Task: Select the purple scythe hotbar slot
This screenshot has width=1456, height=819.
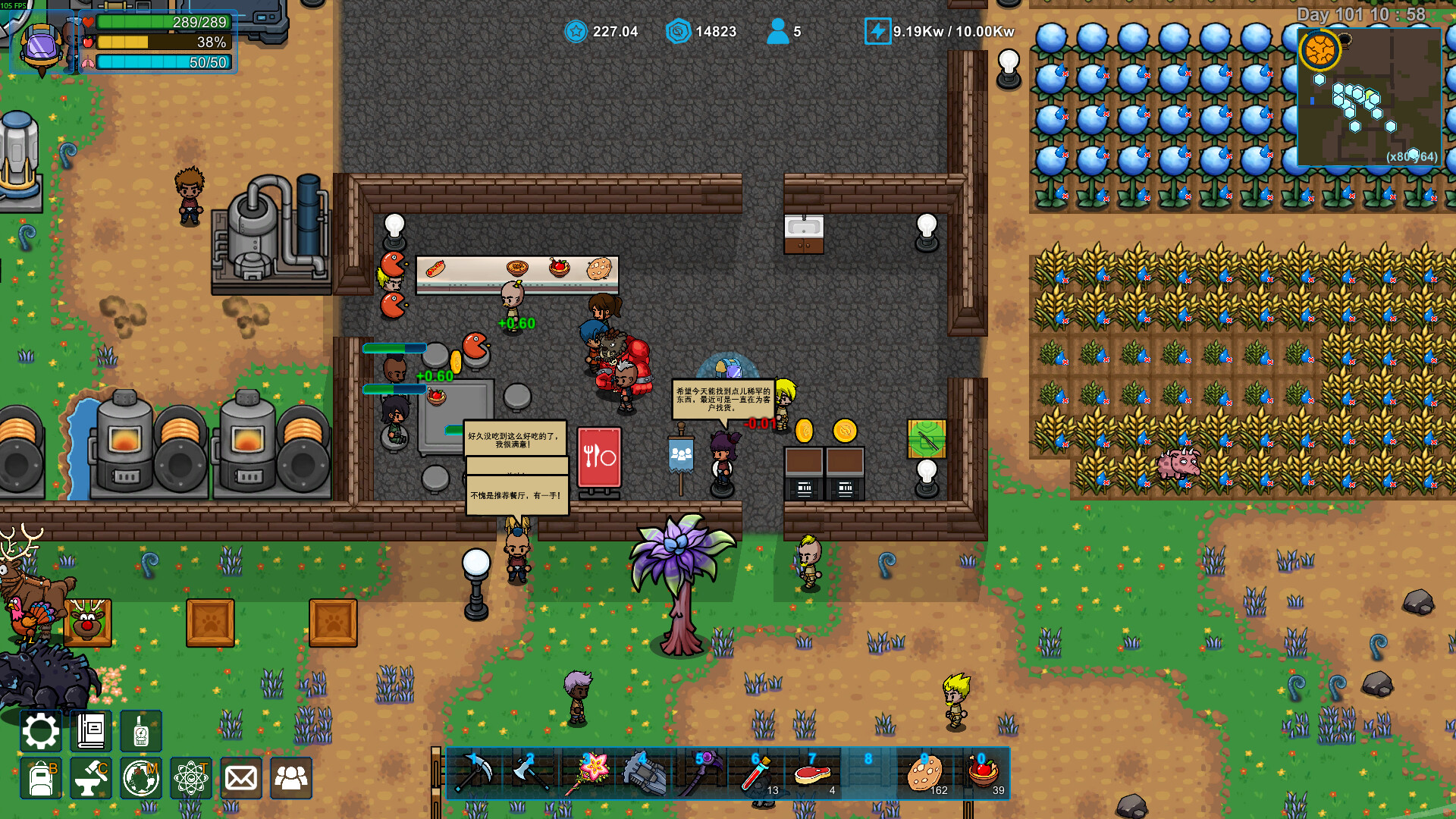Action: [700, 773]
